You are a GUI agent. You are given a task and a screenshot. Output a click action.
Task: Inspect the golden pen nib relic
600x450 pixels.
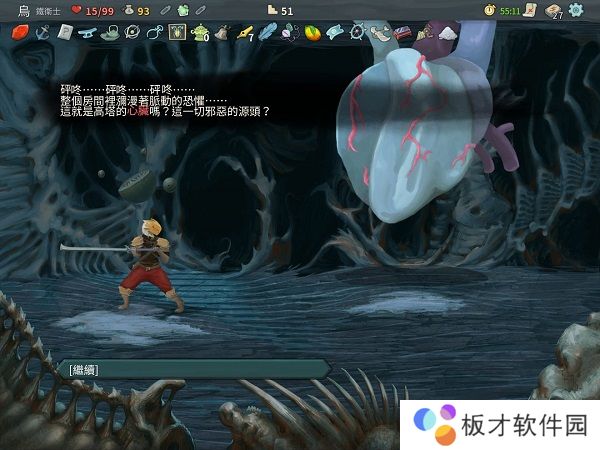tap(244, 32)
